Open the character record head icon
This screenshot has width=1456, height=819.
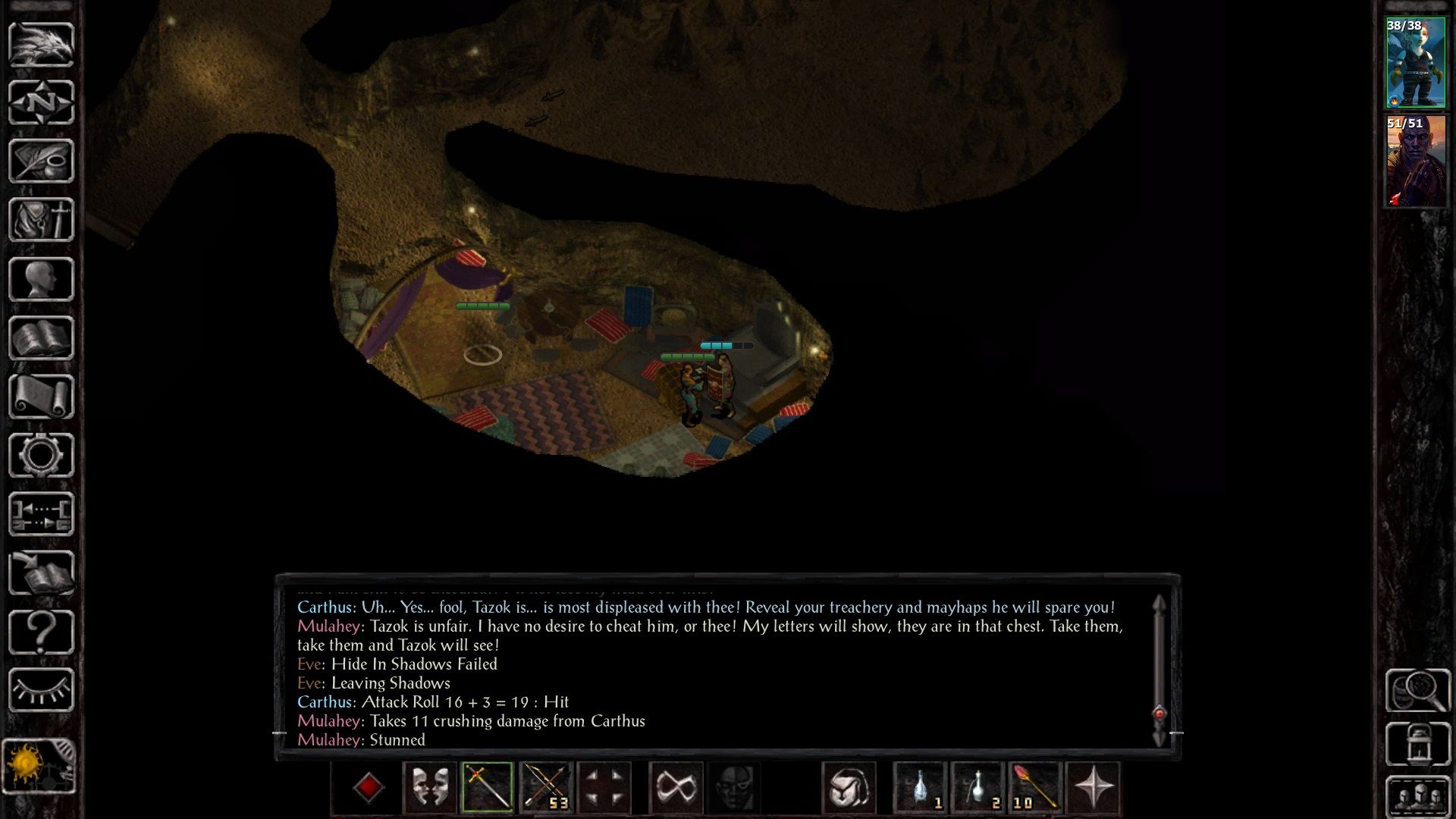41,279
